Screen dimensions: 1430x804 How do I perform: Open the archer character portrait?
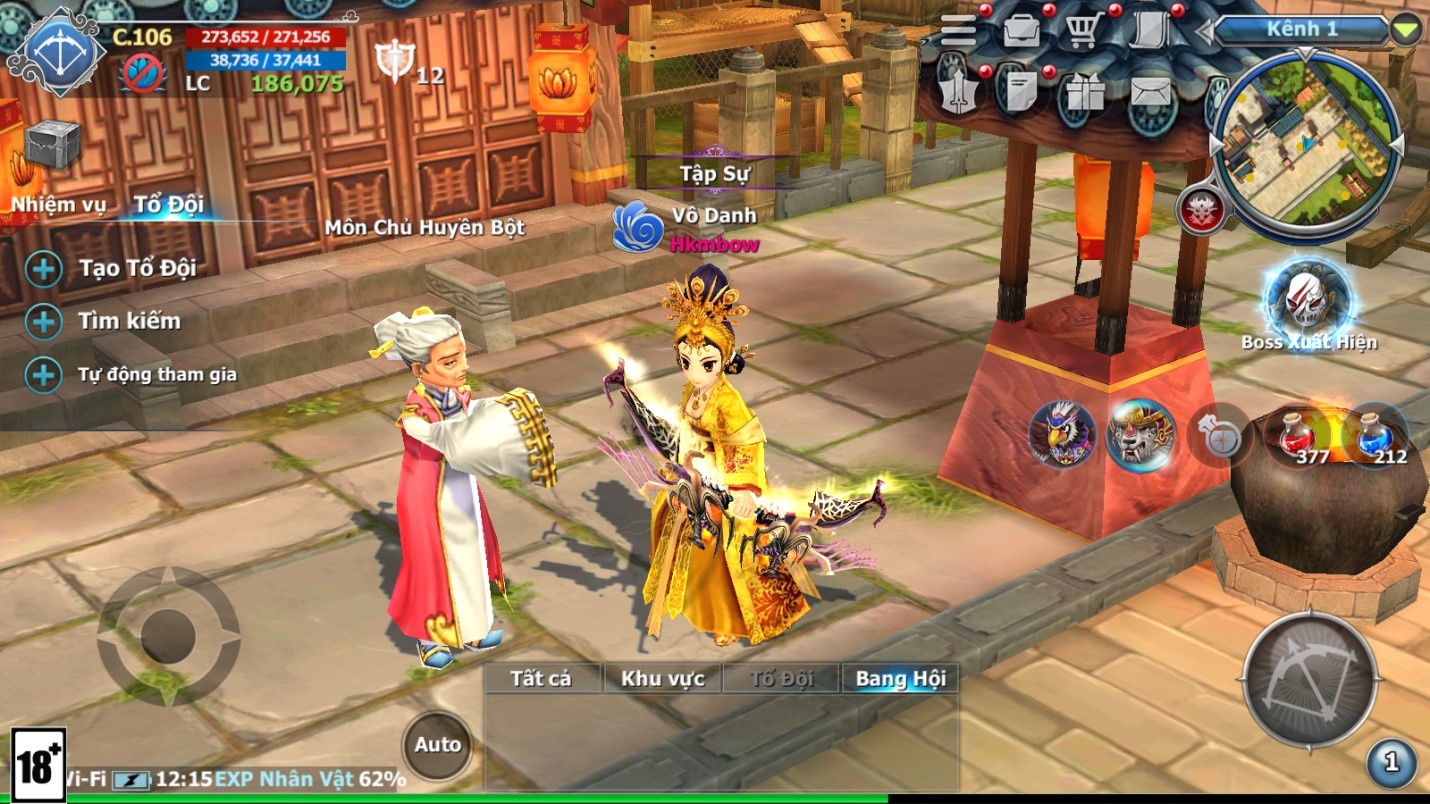57,50
